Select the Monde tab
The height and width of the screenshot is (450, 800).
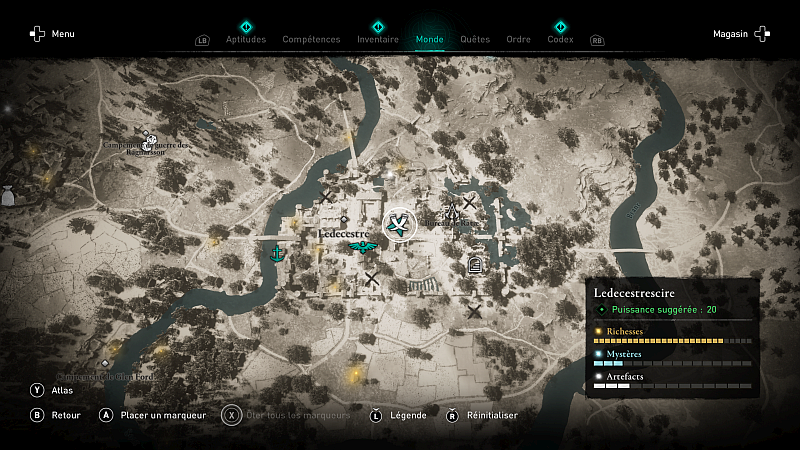[430, 40]
